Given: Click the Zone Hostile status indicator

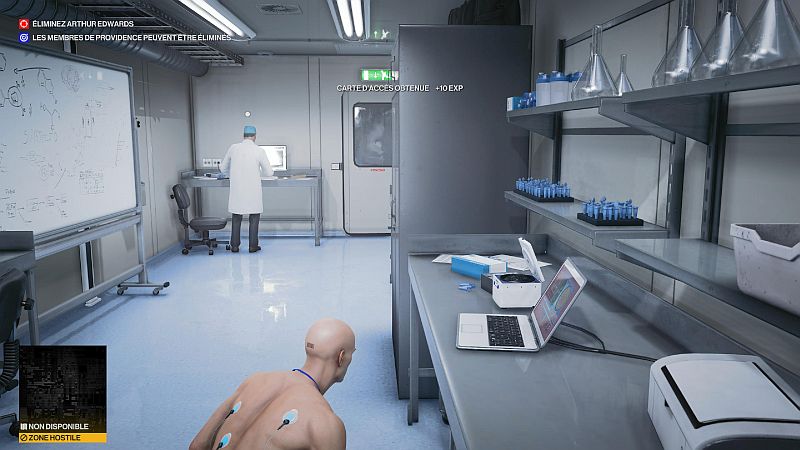Looking at the screenshot, I should tap(63, 438).
